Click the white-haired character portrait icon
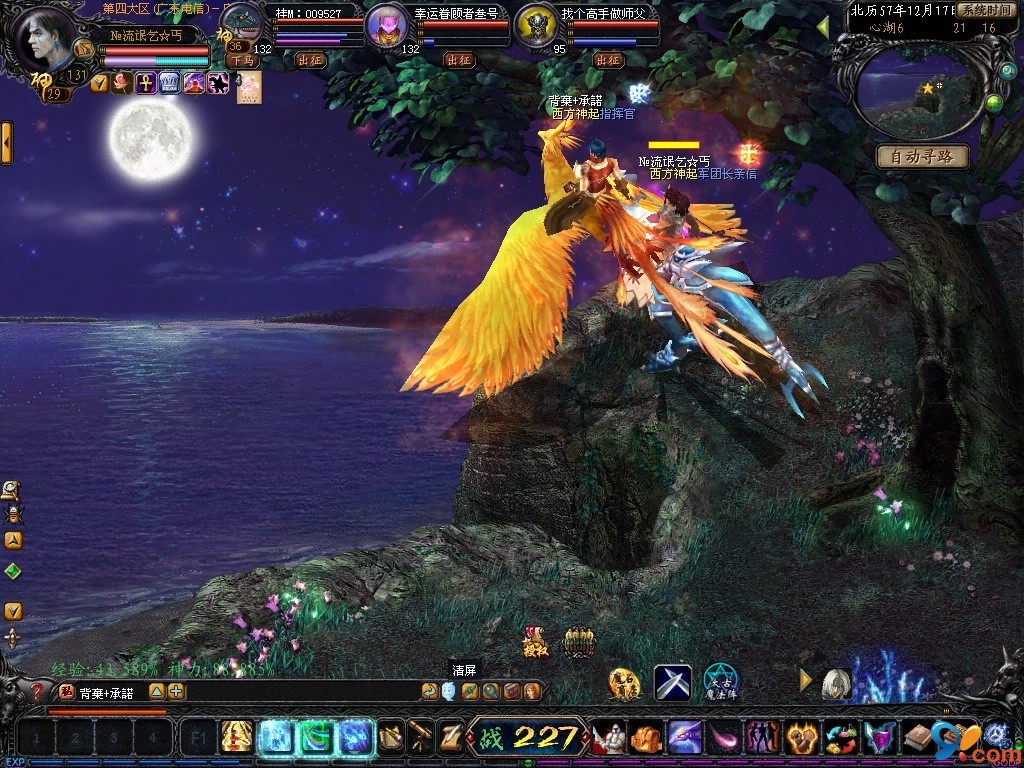This screenshot has width=1024, height=768. pos(836,683)
